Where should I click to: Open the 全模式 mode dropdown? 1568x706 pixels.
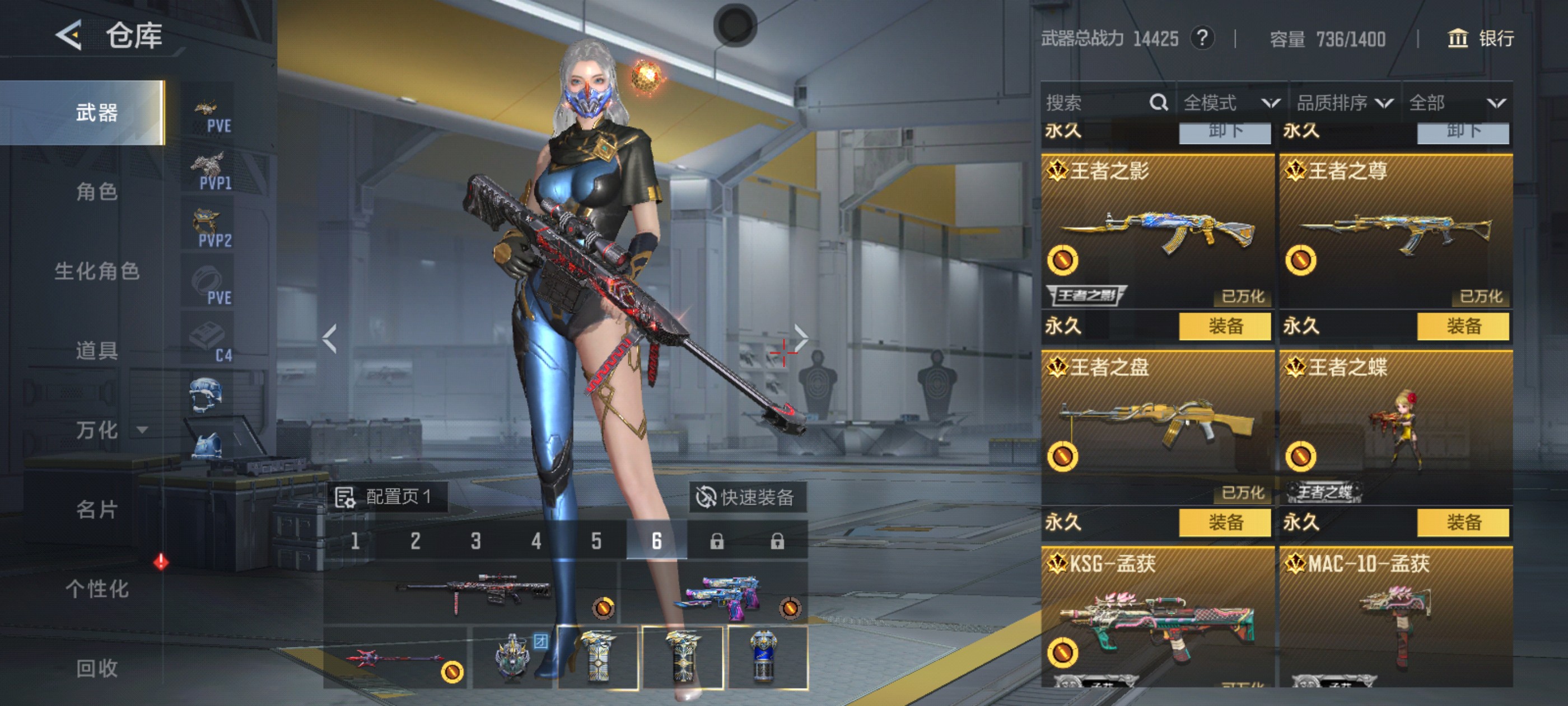coord(1231,103)
